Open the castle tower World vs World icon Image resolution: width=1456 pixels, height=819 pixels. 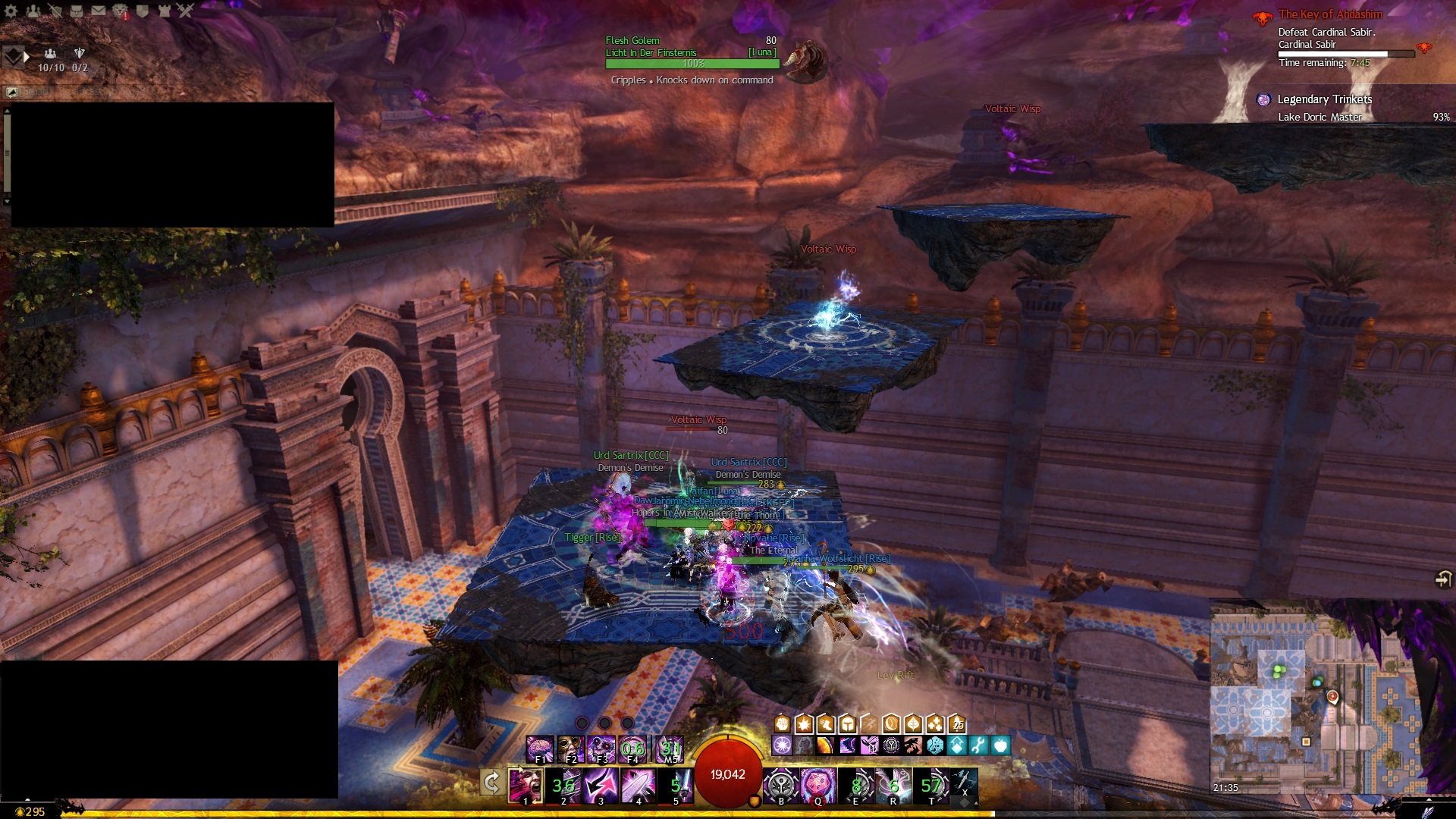165,11
